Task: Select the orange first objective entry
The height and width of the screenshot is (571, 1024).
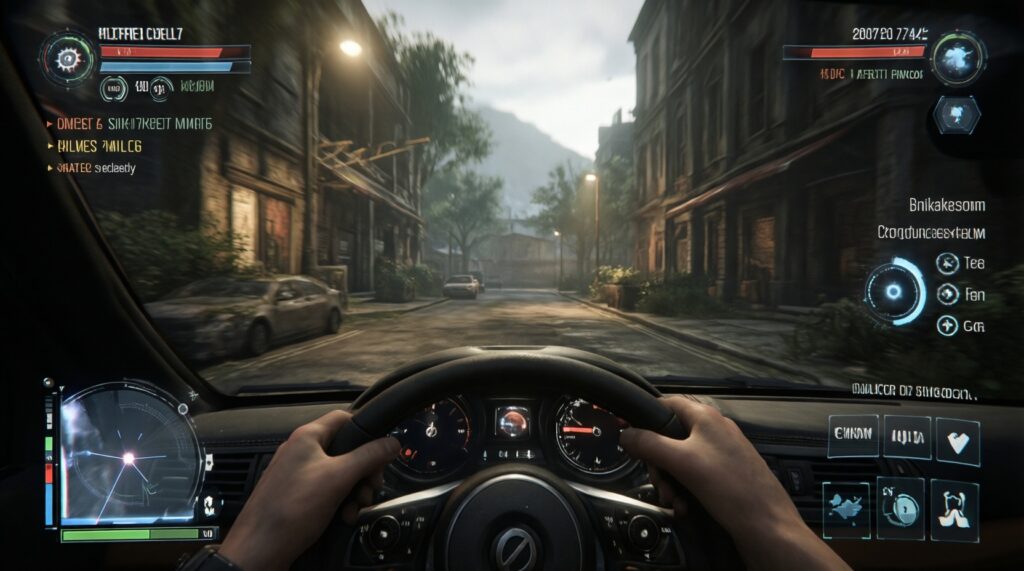Action: pyautogui.click(x=130, y=124)
